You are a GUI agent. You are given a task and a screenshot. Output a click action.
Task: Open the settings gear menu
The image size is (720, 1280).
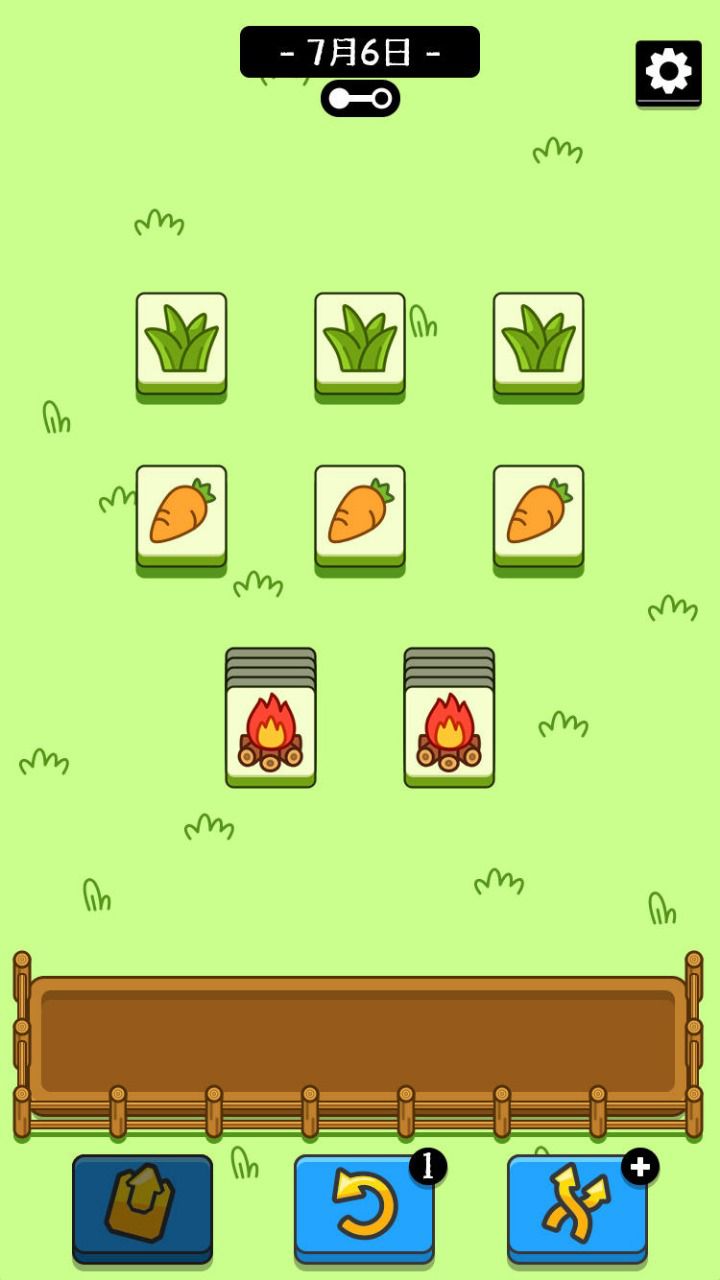coord(668,72)
